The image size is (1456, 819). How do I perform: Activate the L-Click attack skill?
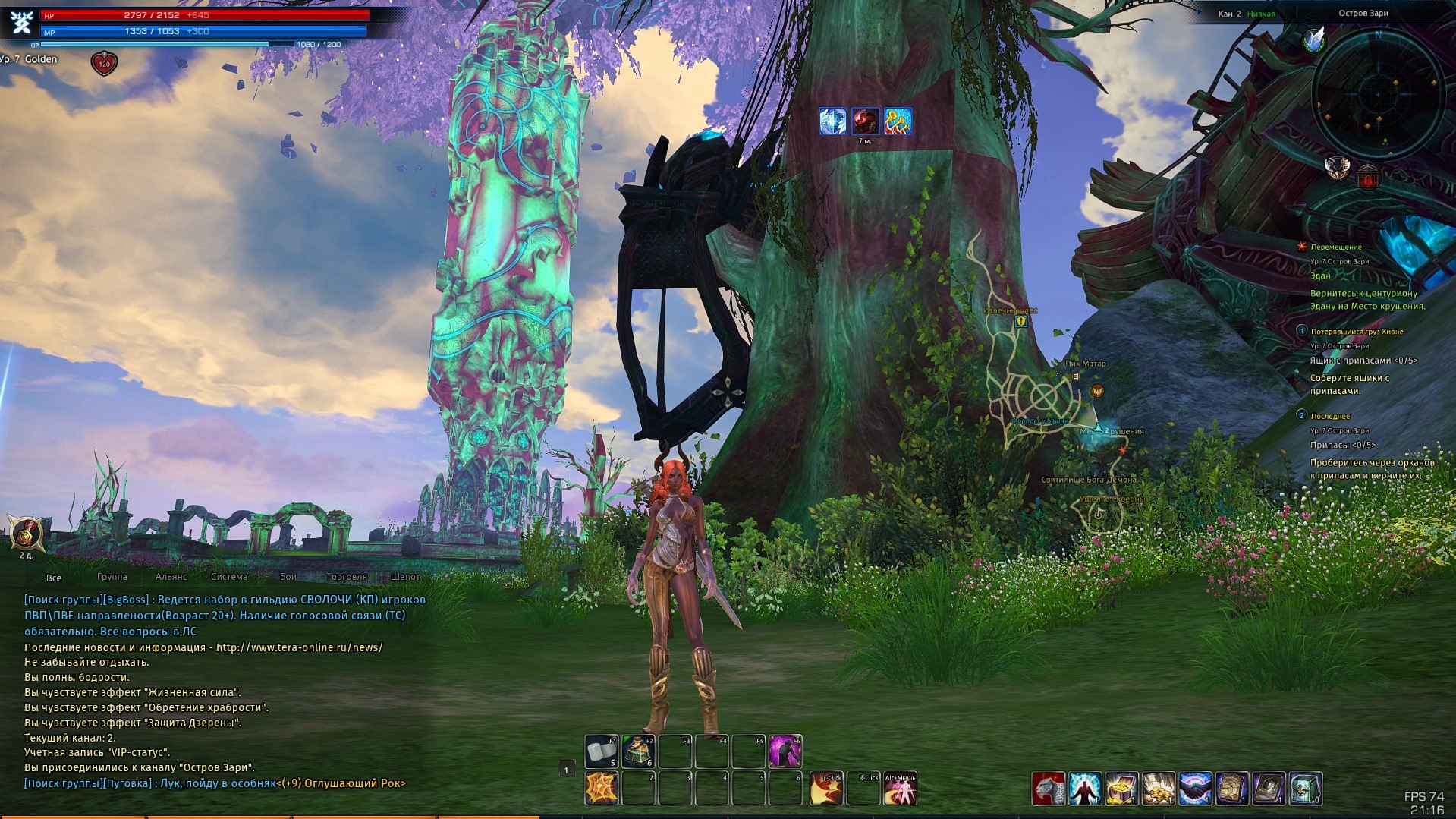tap(826, 789)
